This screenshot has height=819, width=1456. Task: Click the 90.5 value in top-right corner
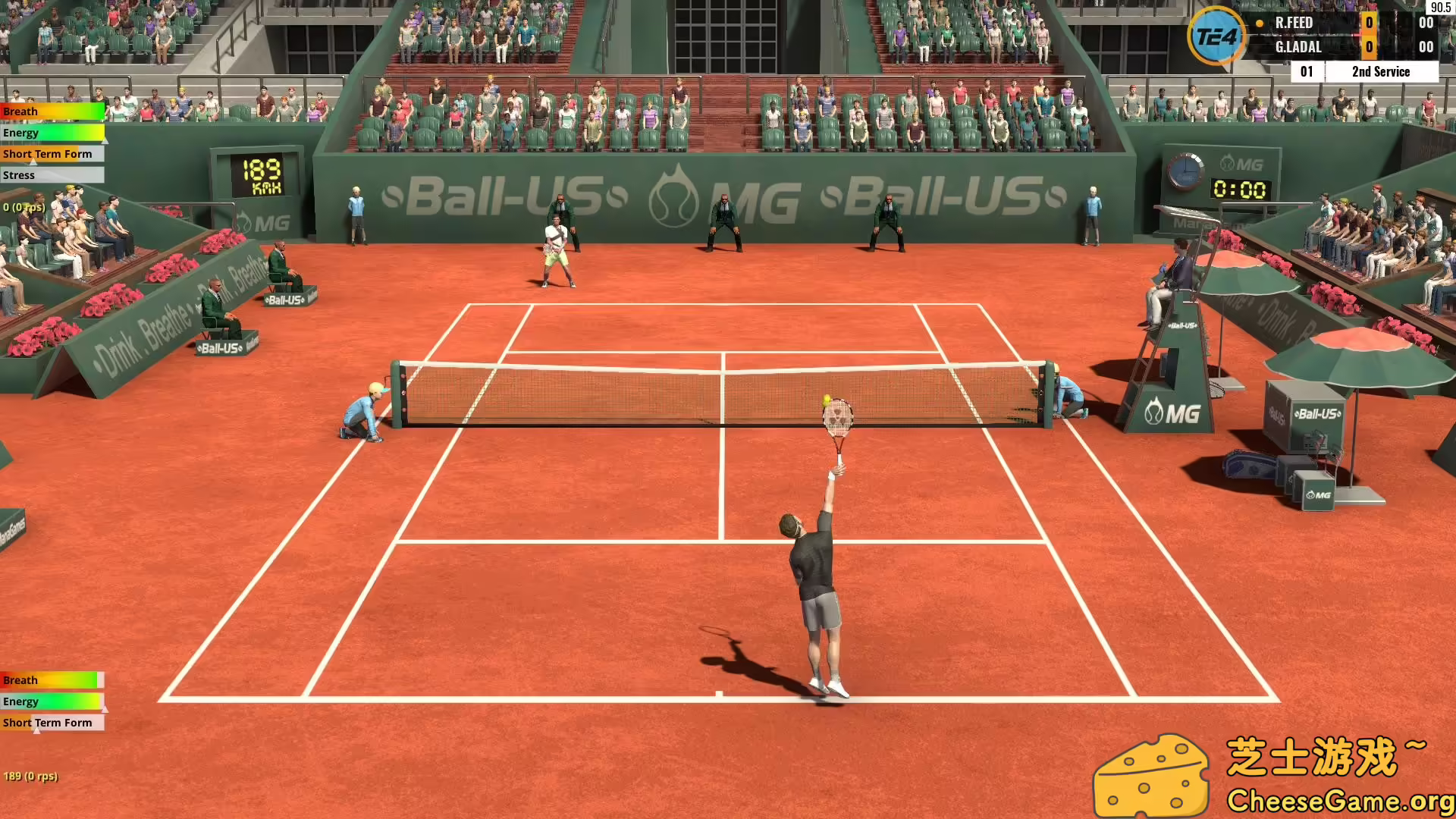(x=1439, y=6)
